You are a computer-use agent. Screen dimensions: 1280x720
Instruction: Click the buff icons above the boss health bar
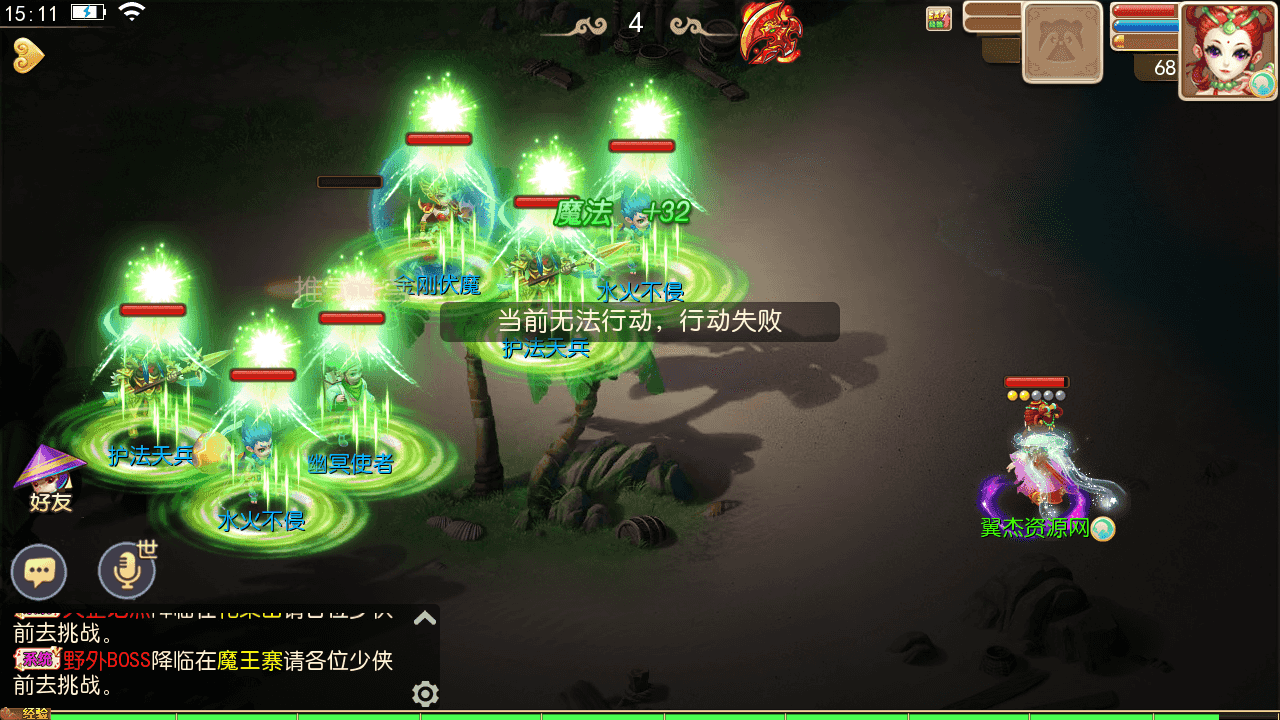(x=1036, y=398)
